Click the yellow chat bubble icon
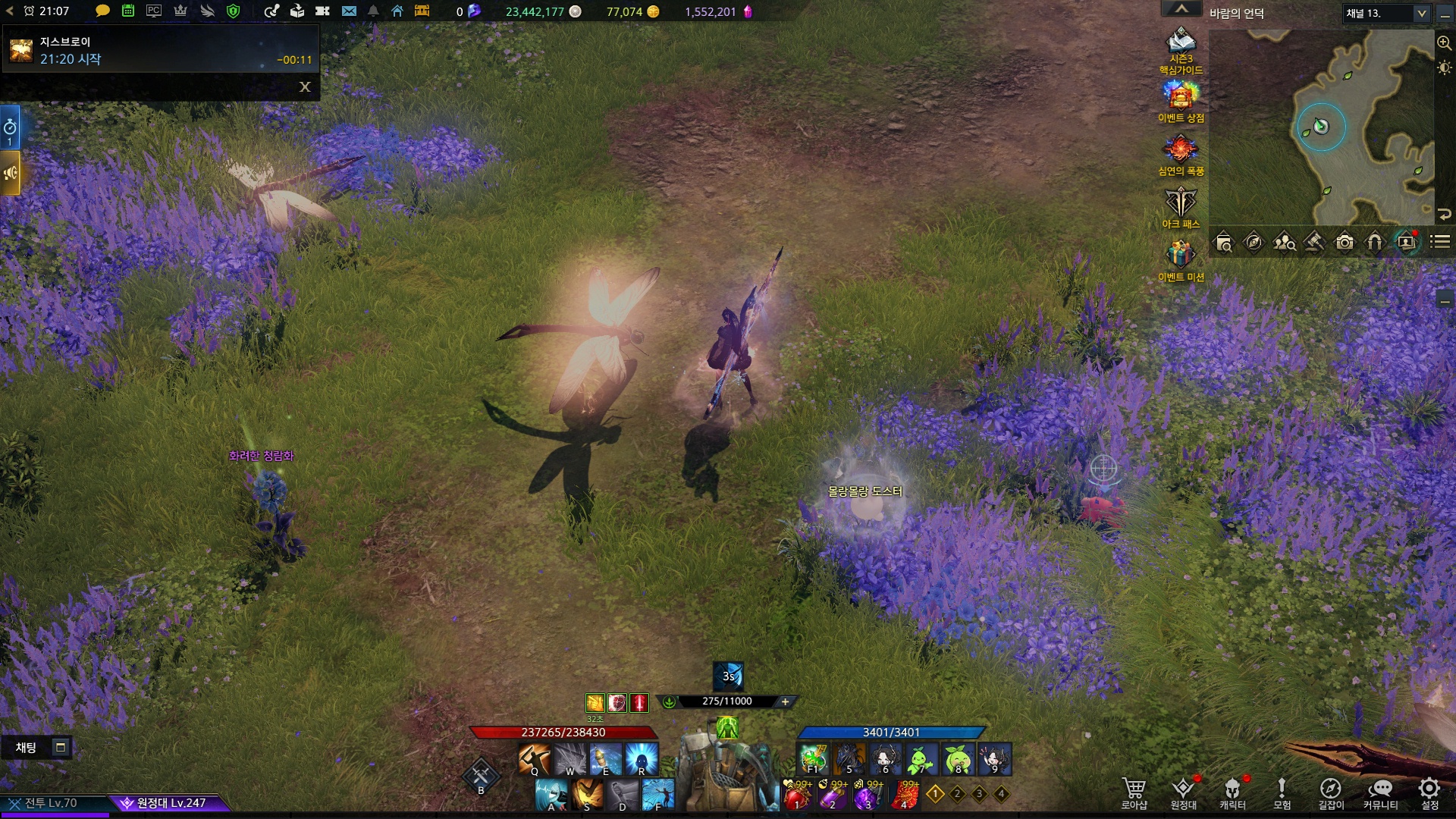 point(102,11)
